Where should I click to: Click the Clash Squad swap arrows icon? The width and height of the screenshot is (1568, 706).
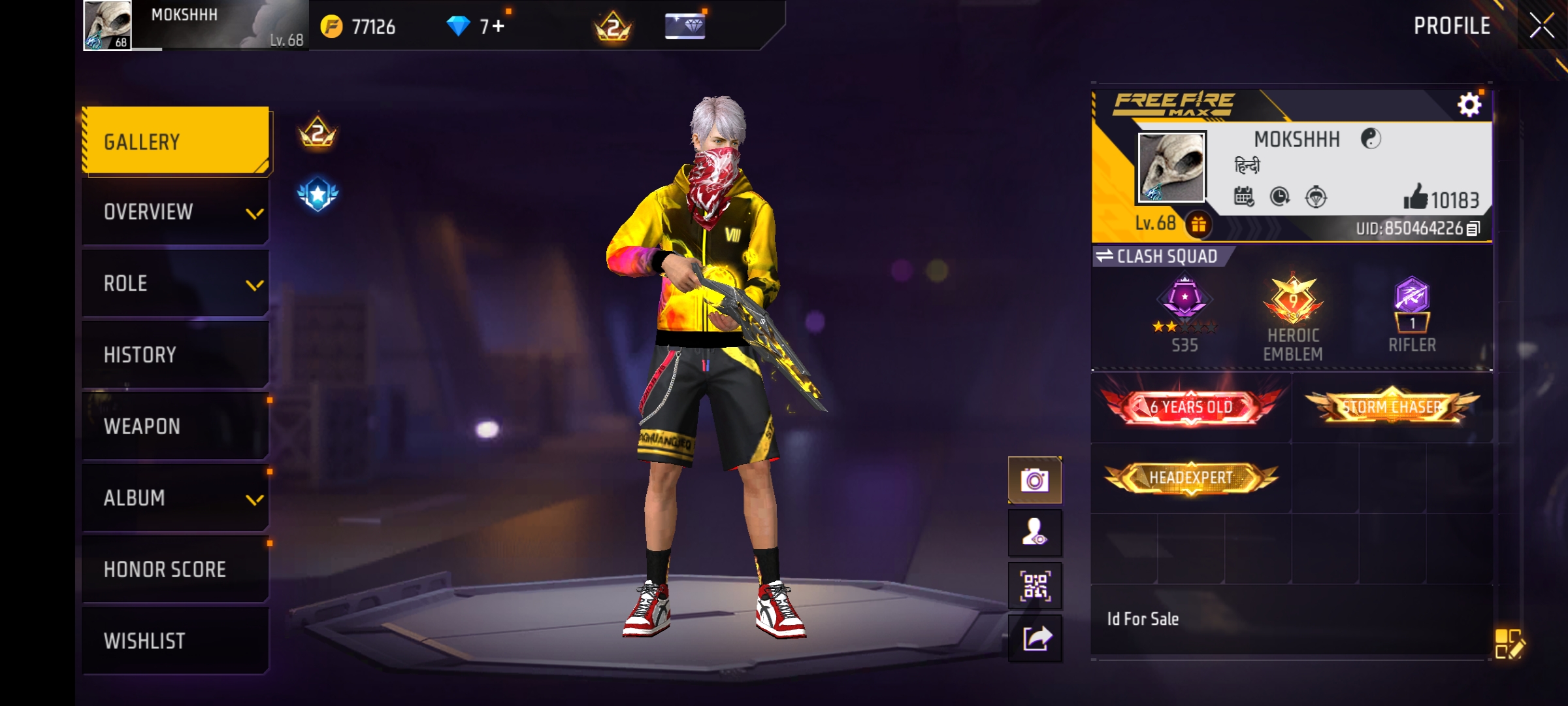tap(1106, 257)
